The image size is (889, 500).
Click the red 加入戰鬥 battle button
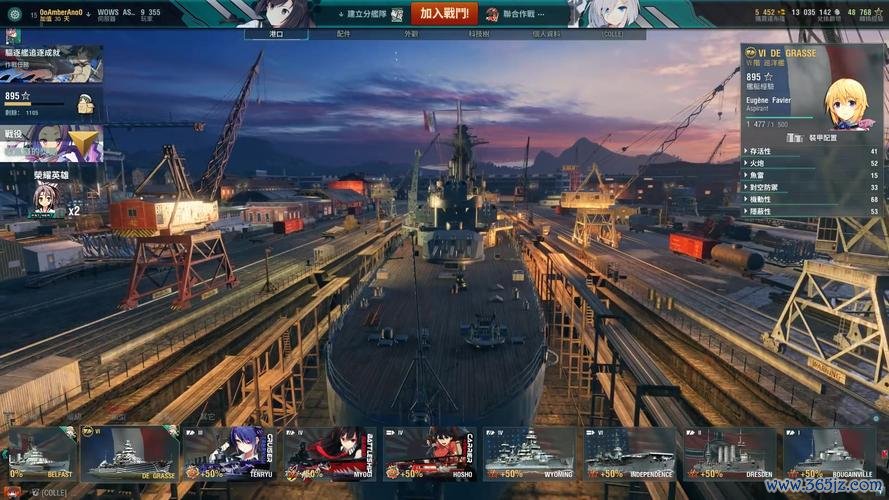point(443,14)
